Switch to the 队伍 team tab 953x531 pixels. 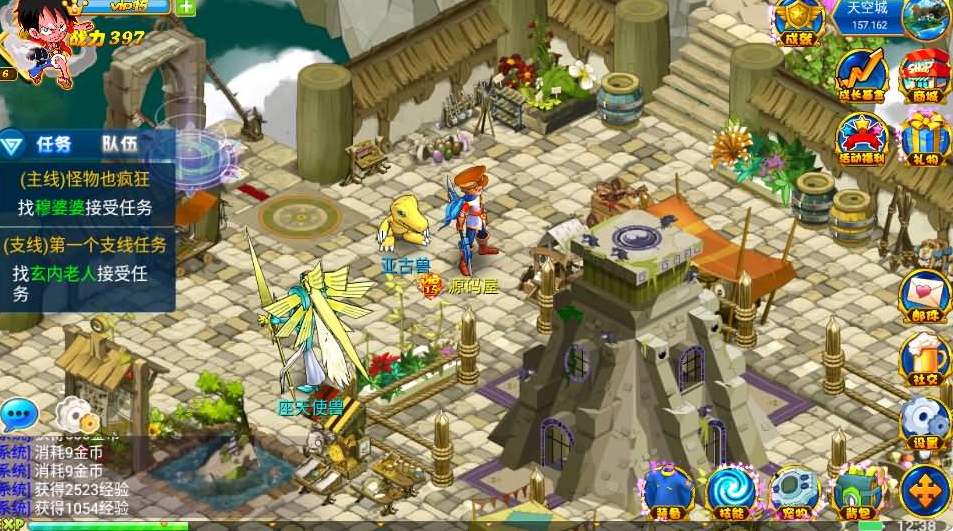coord(119,144)
